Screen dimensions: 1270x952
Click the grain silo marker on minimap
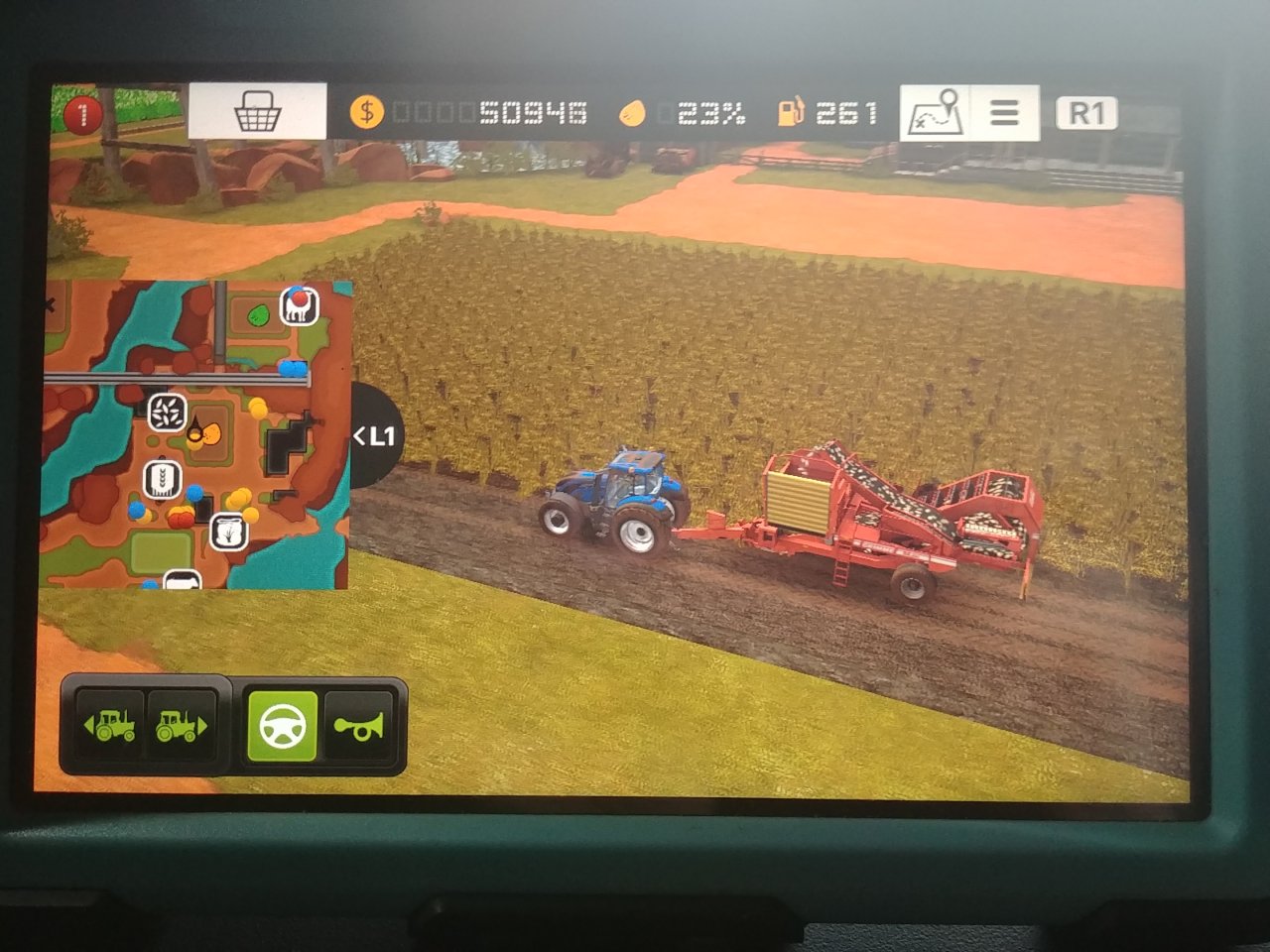tap(161, 479)
